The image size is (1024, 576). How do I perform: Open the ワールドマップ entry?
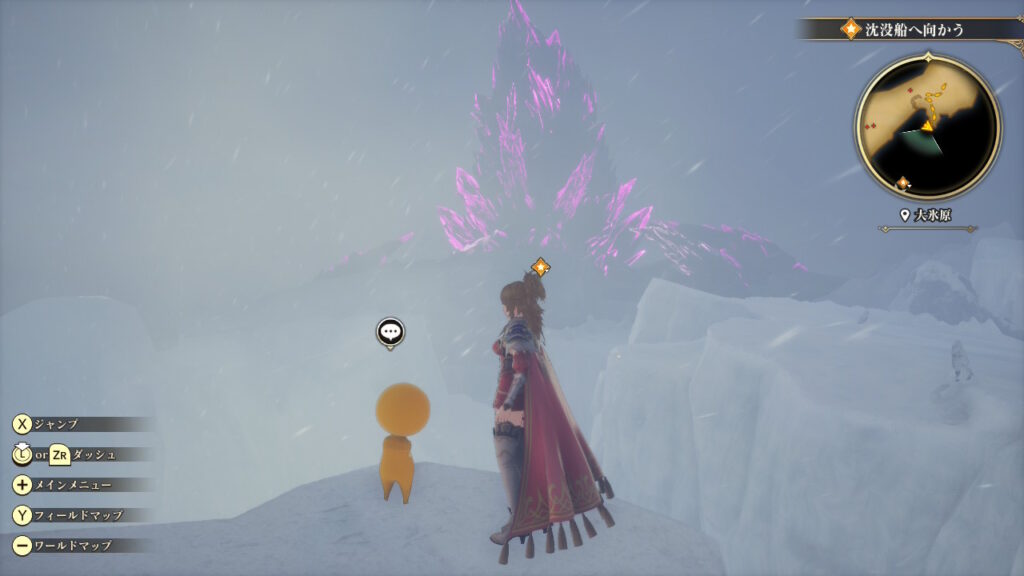point(72,546)
